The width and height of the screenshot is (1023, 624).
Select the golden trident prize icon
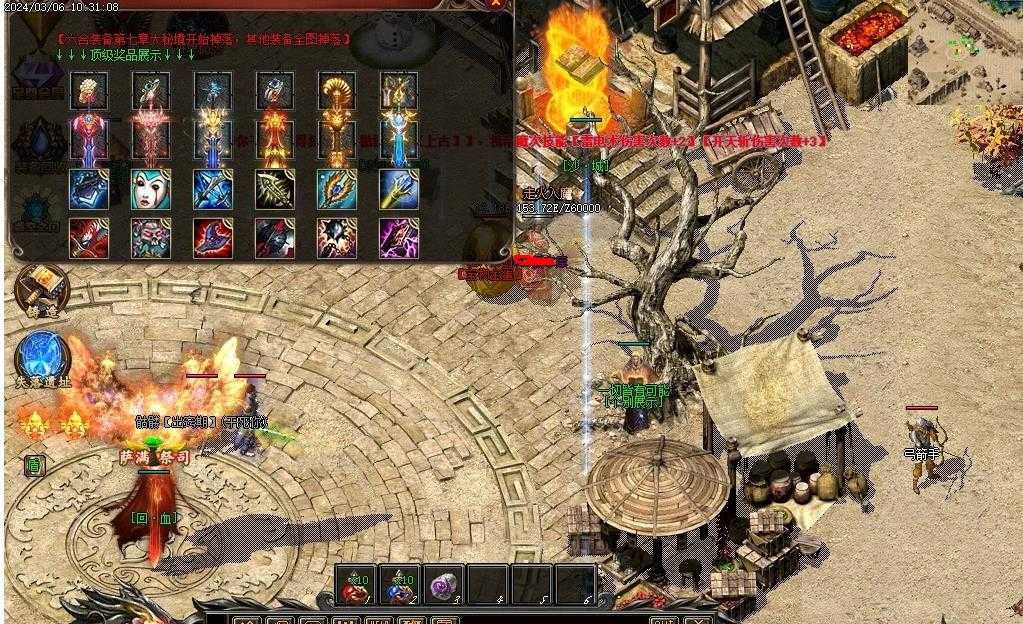pyautogui.click(x=399, y=189)
